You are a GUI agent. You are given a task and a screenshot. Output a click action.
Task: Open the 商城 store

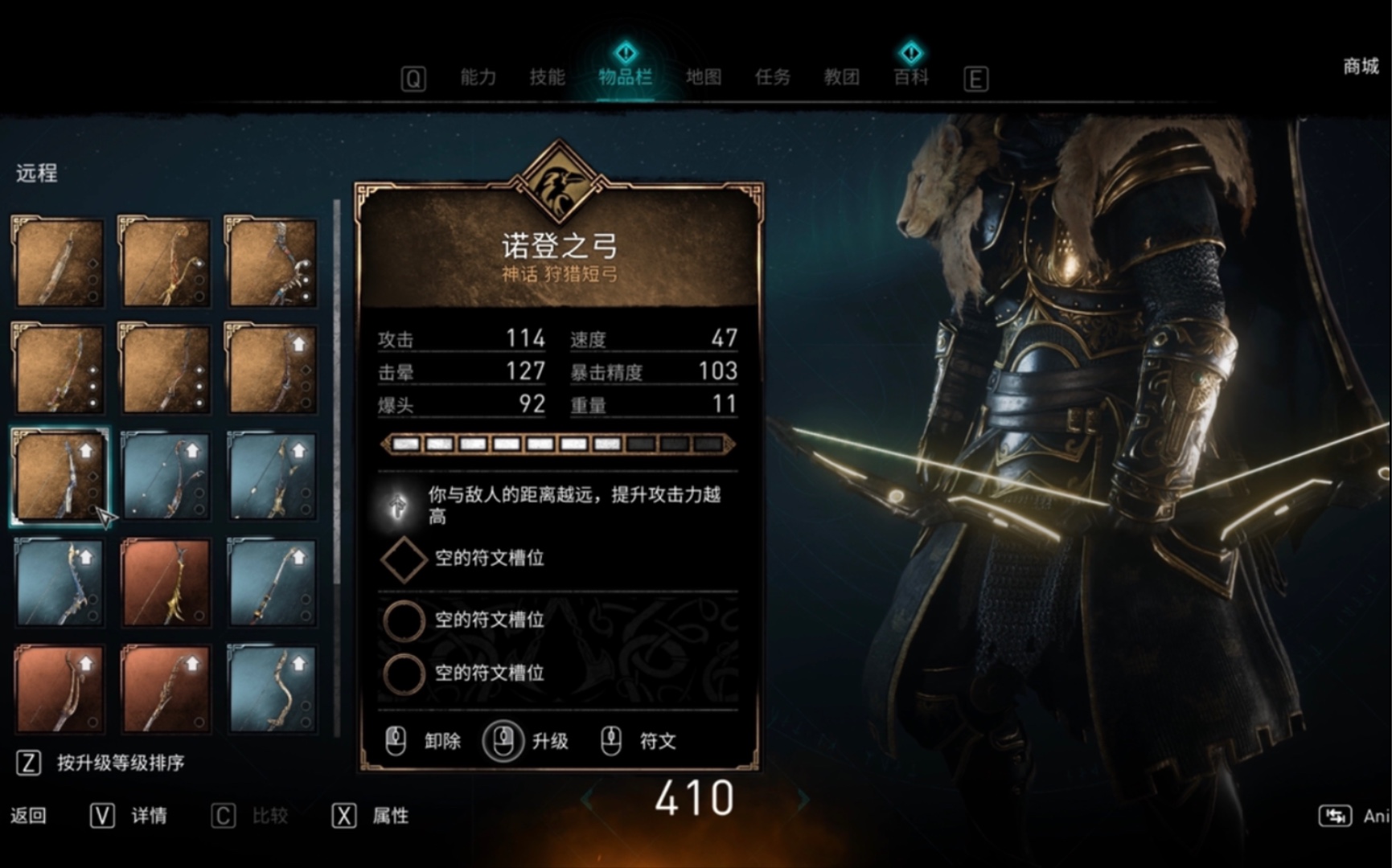[1361, 66]
